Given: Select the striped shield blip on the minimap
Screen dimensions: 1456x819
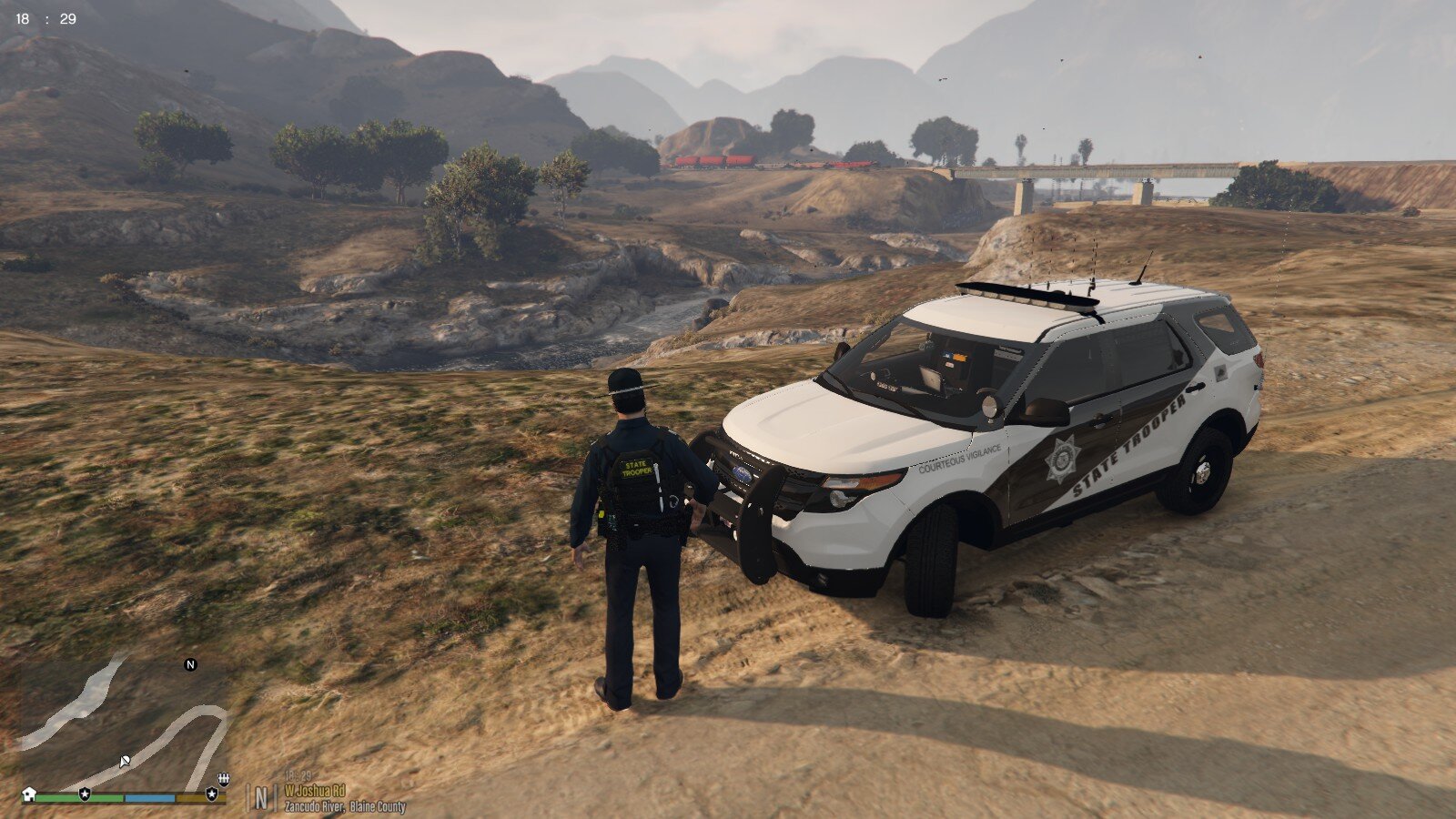Looking at the screenshot, I should [x=223, y=779].
